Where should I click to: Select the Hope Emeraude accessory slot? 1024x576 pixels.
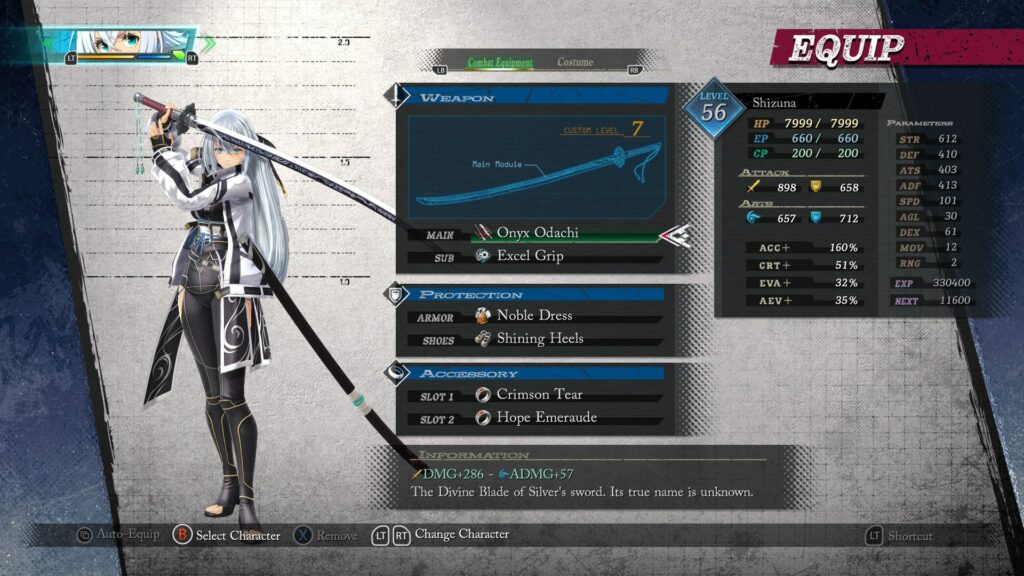(x=546, y=417)
